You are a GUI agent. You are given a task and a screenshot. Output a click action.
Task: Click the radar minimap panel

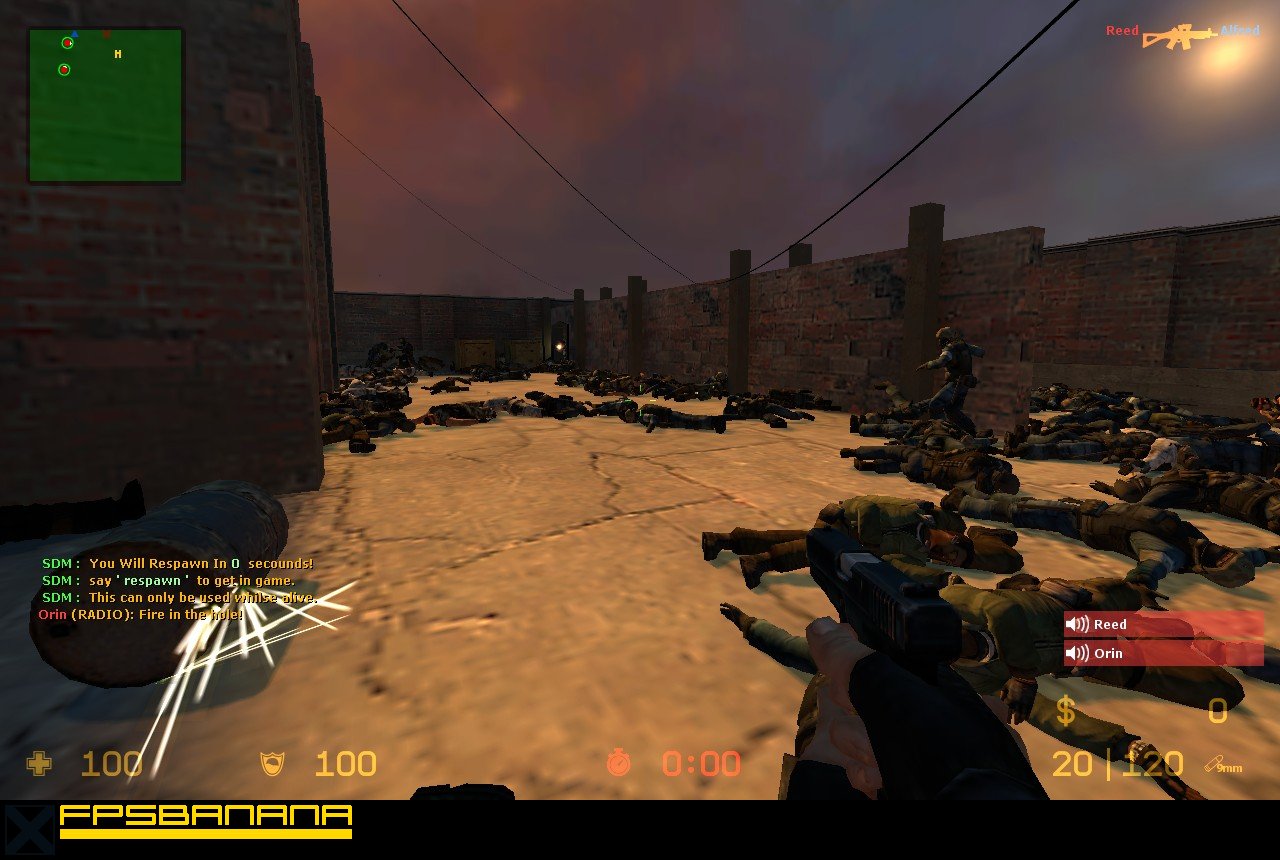tap(105, 102)
